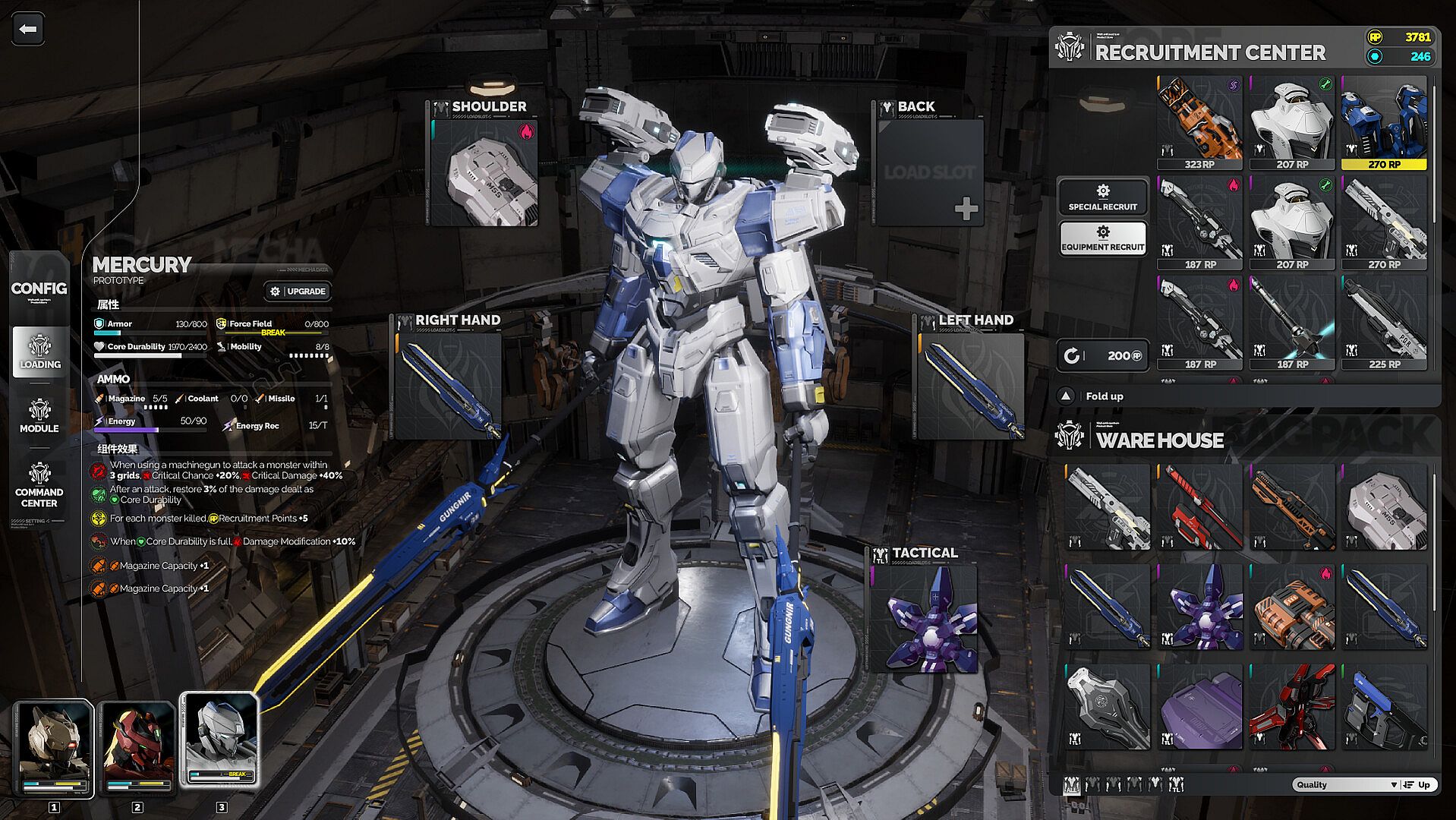Select the red mecha pilot portrait
This screenshot has height=820, width=1456.
pos(137,748)
